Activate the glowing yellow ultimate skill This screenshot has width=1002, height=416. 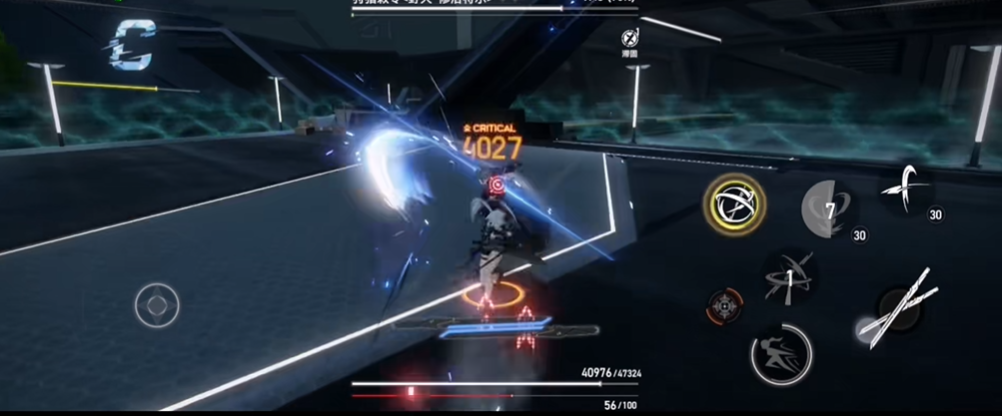coord(735,204)
